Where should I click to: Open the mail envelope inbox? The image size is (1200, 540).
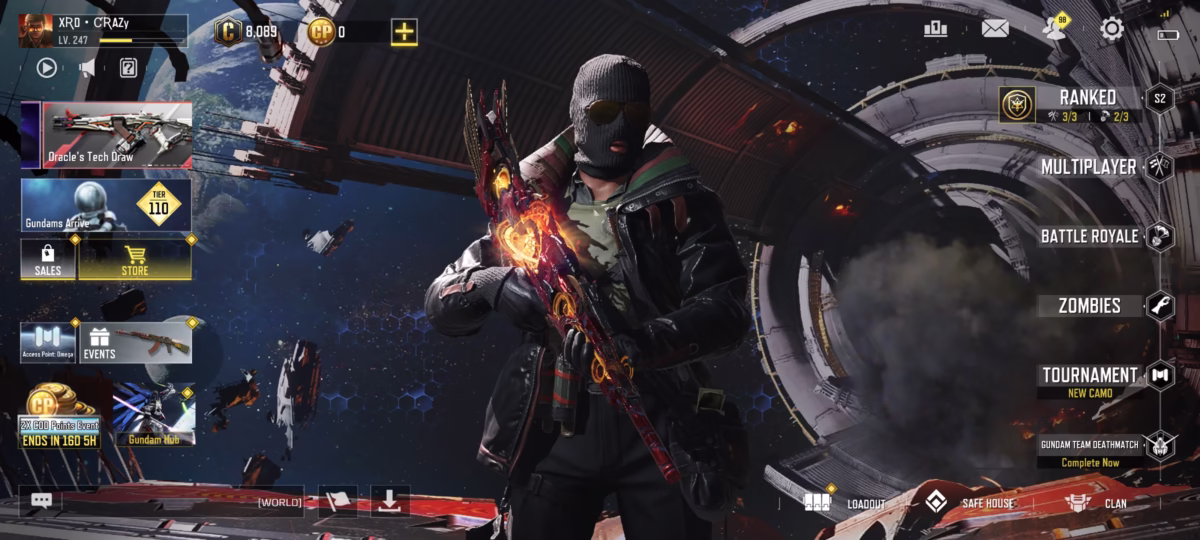[994, 29]
